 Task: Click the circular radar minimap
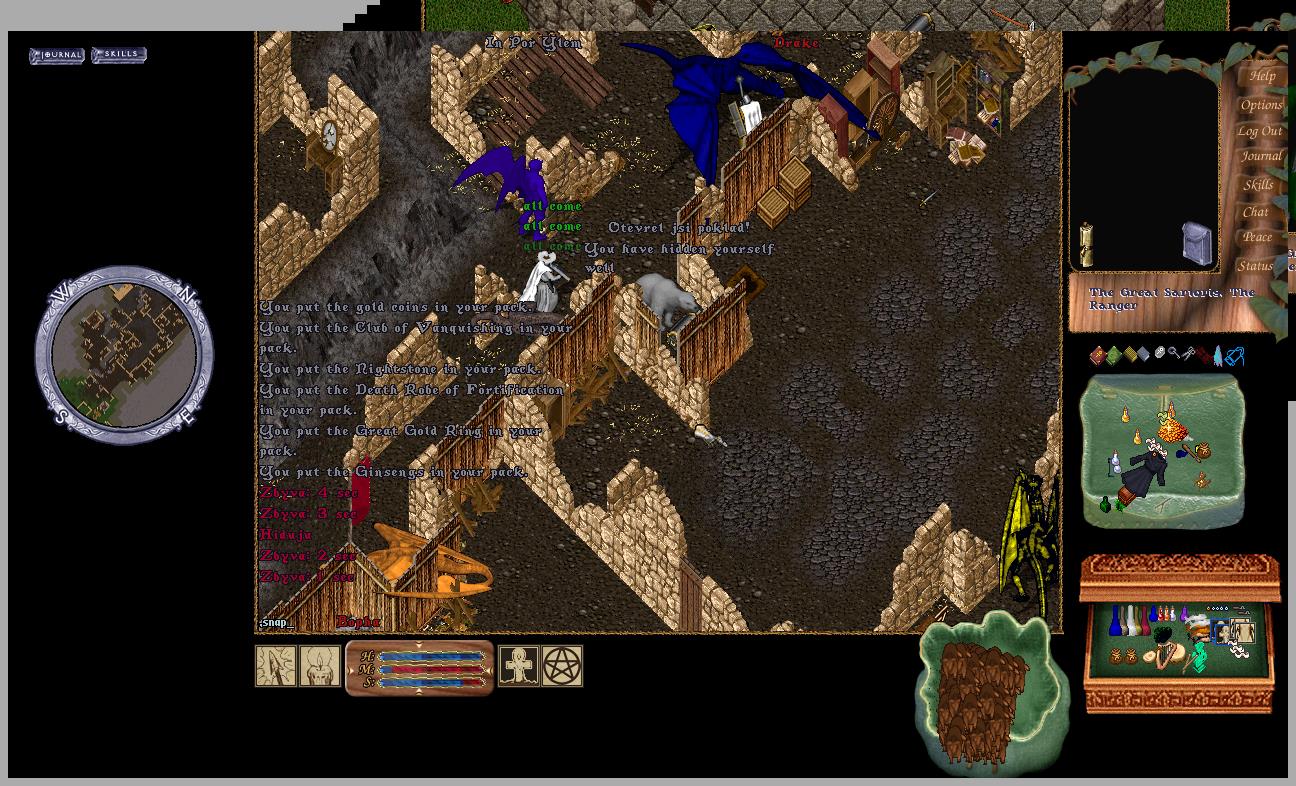pos(124,355)
